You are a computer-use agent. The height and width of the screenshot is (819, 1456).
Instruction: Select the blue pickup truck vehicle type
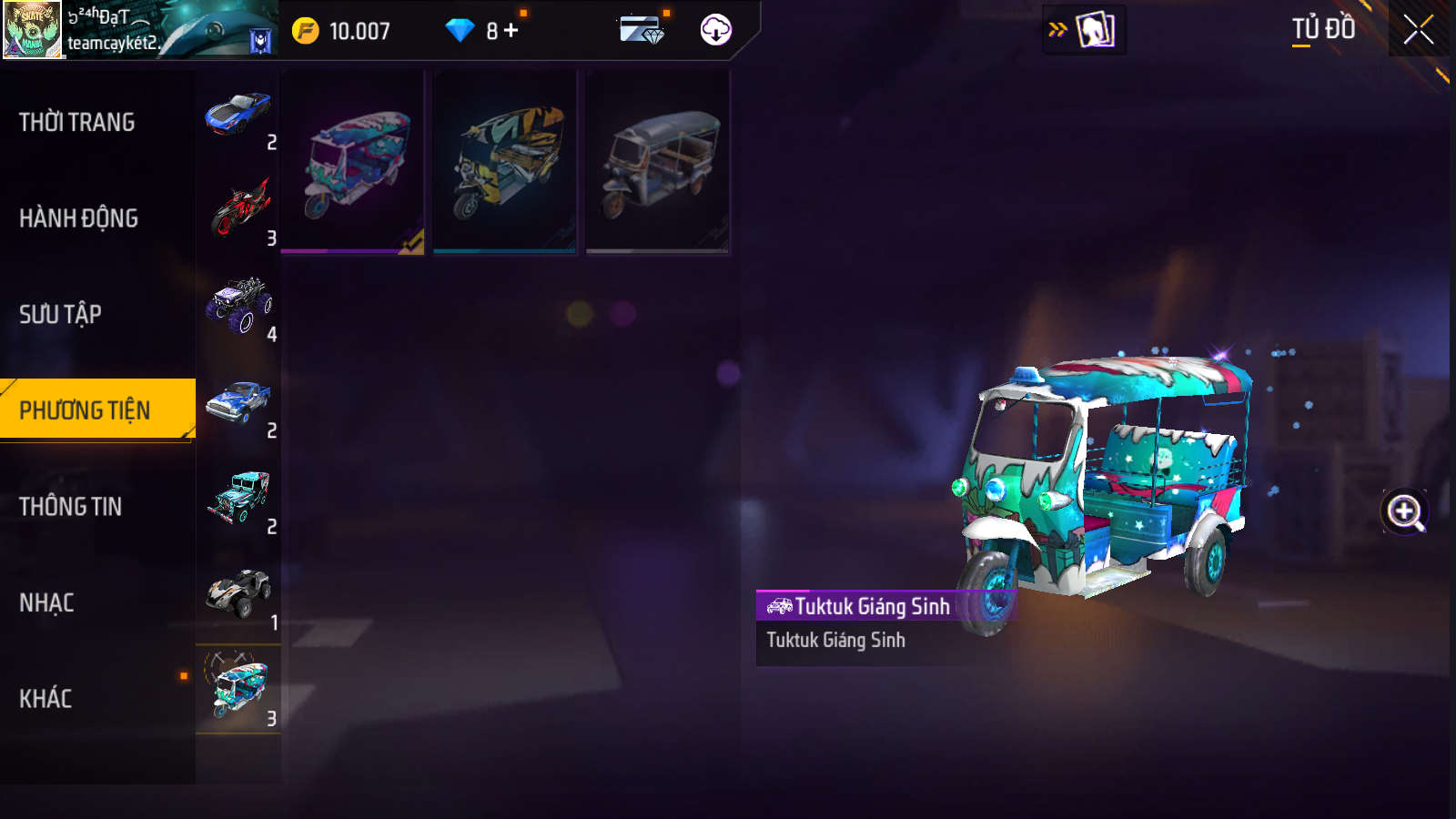point(238,404)
